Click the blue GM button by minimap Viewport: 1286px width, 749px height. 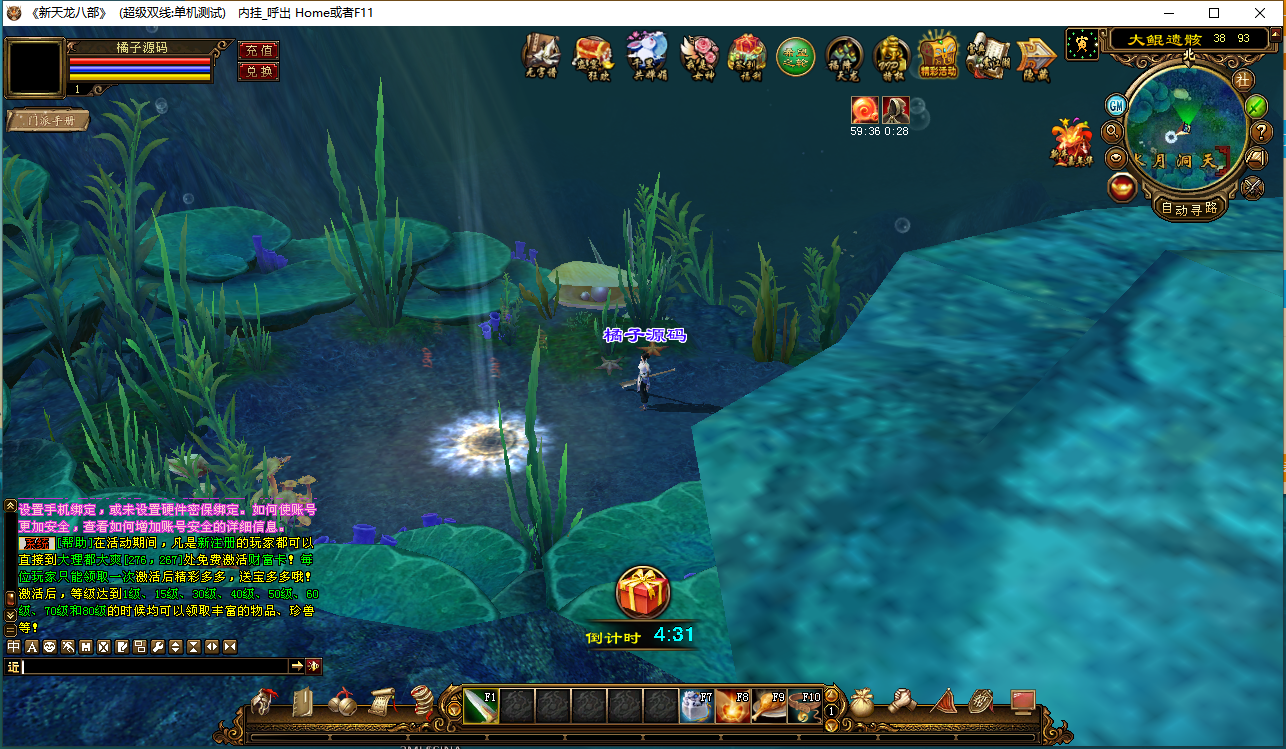(1116, 105)
